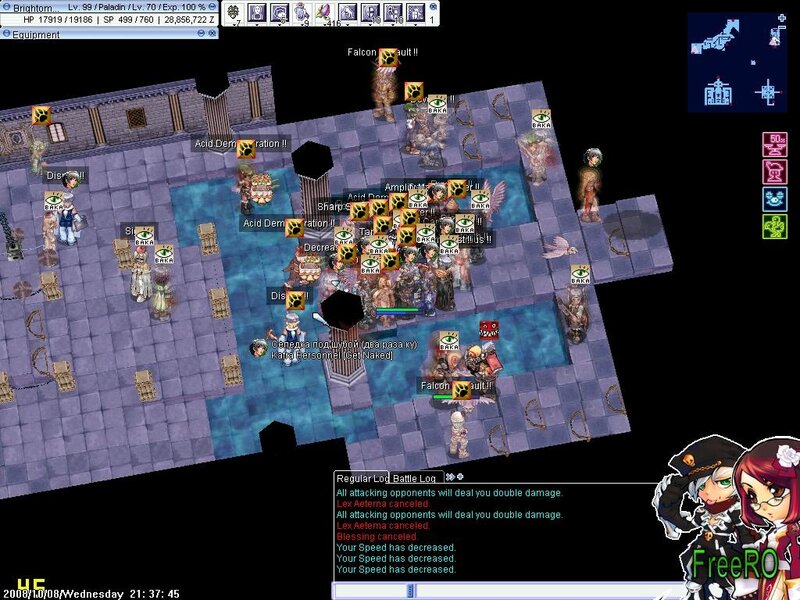Switch to the Battle Log tab
Screen dimensions: 800x600
point(414,479)
